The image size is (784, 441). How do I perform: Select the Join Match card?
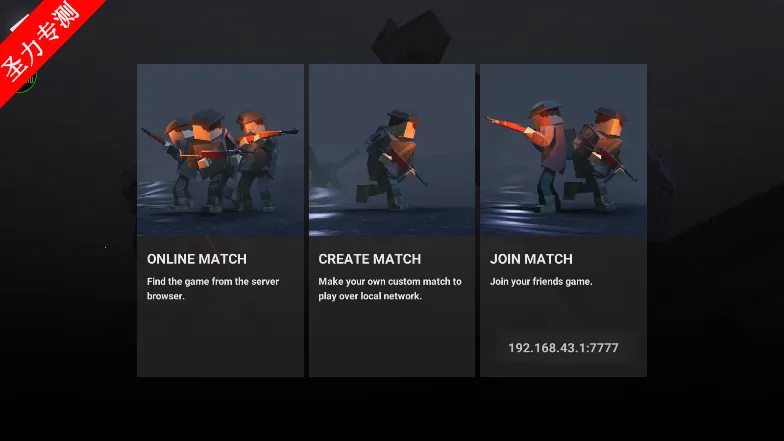pyautogui.click(x=563, y=200)
